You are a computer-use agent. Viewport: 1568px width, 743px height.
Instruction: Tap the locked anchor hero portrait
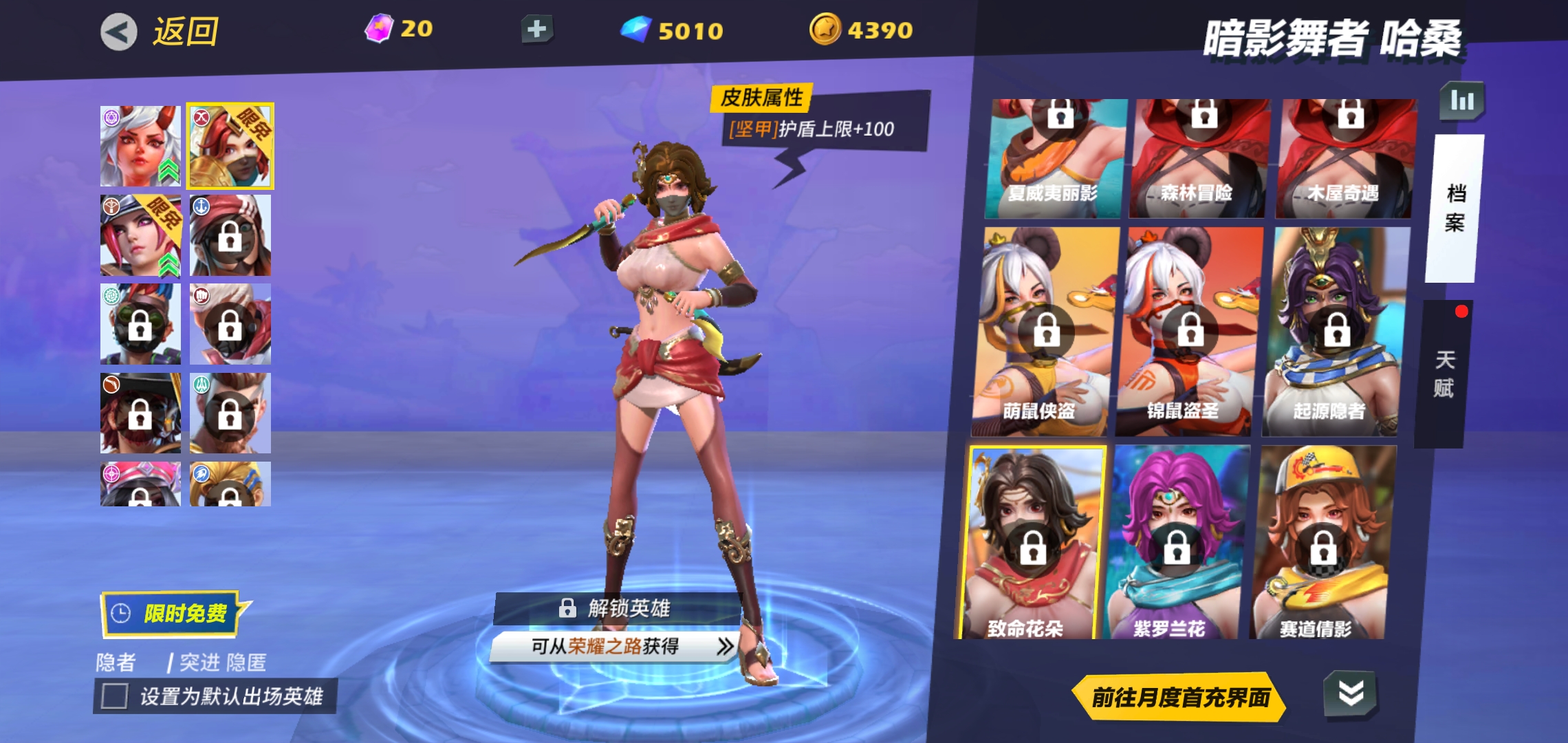(x=230, y=235)
